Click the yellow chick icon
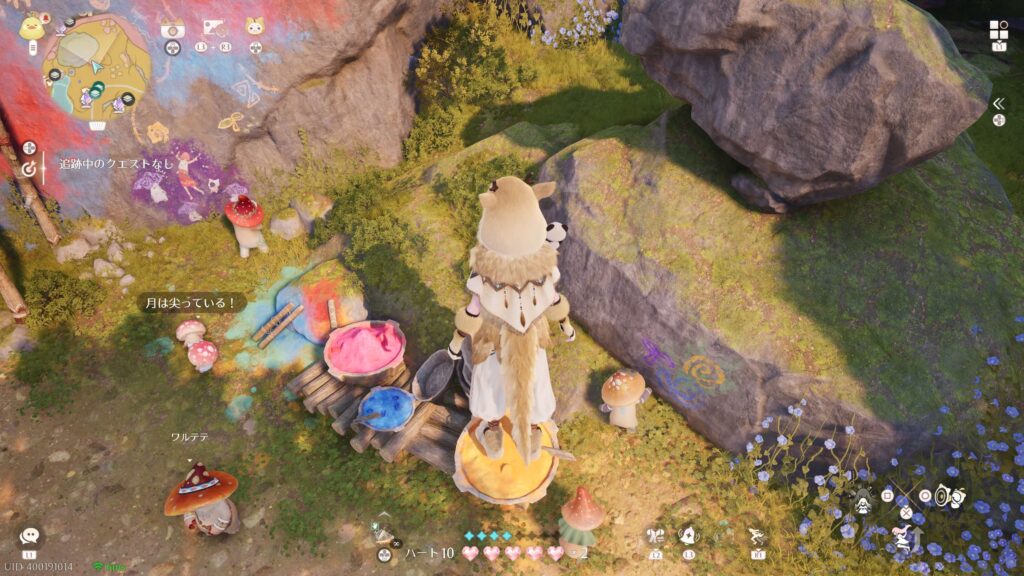The image size is (1024, 576). click(30, 24)
